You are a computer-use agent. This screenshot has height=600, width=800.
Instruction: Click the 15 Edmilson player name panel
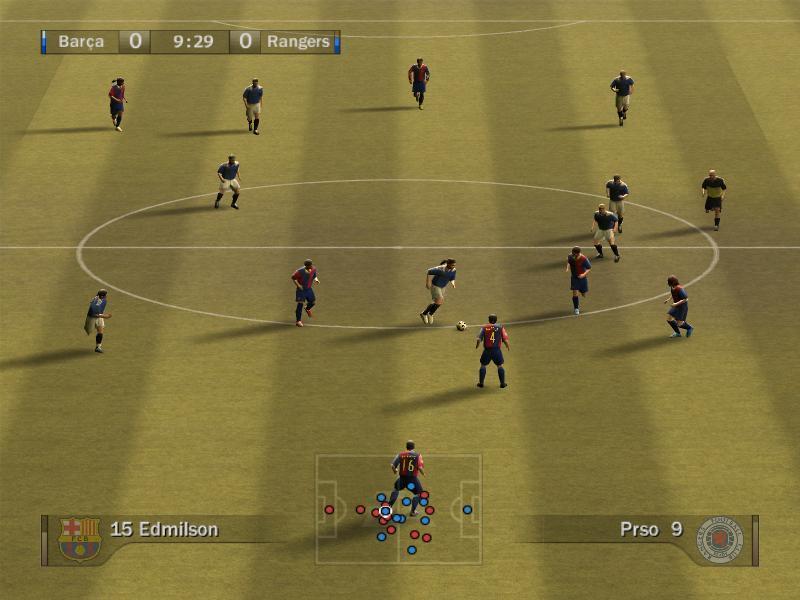pos(165,529)
